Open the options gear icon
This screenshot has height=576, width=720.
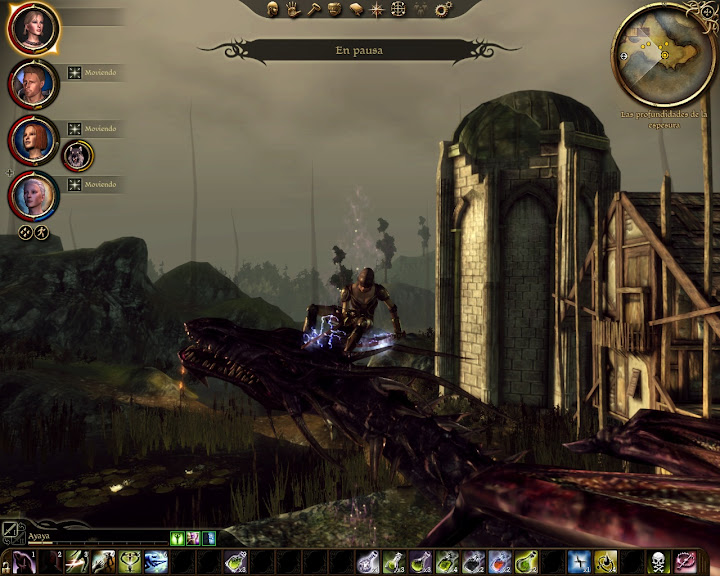point(441,9)
